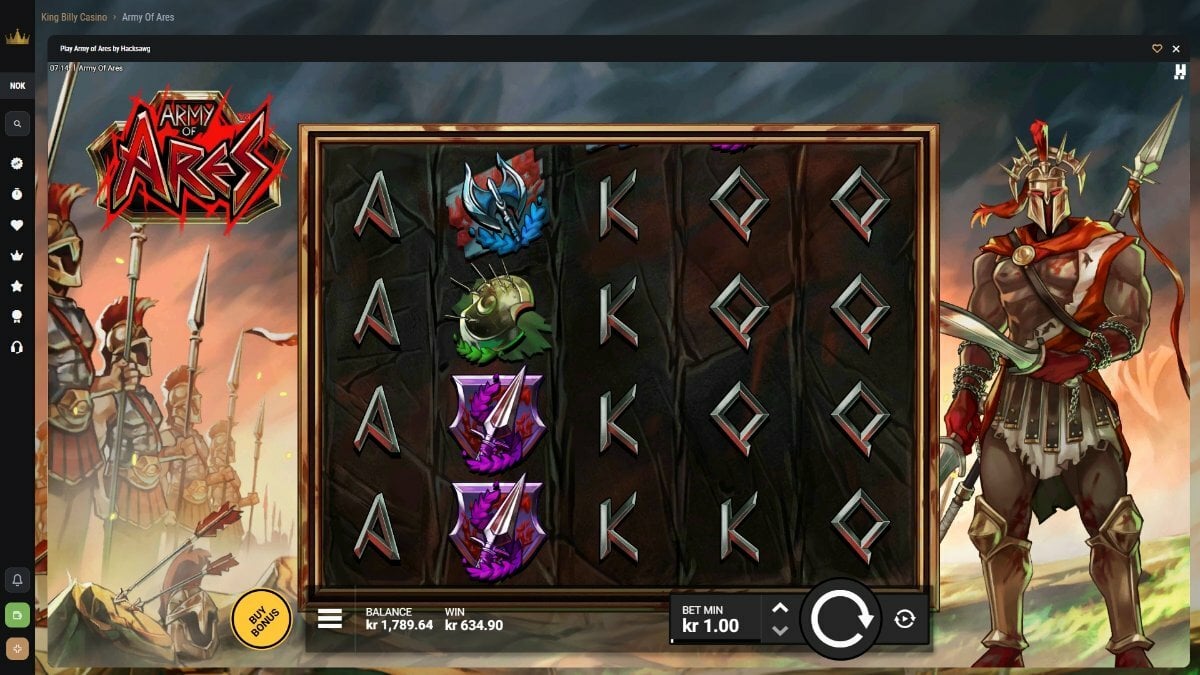Open the Buy Bonus menu
The width and height of the screenshot is (1200, 675).
[x=261, y=619]
